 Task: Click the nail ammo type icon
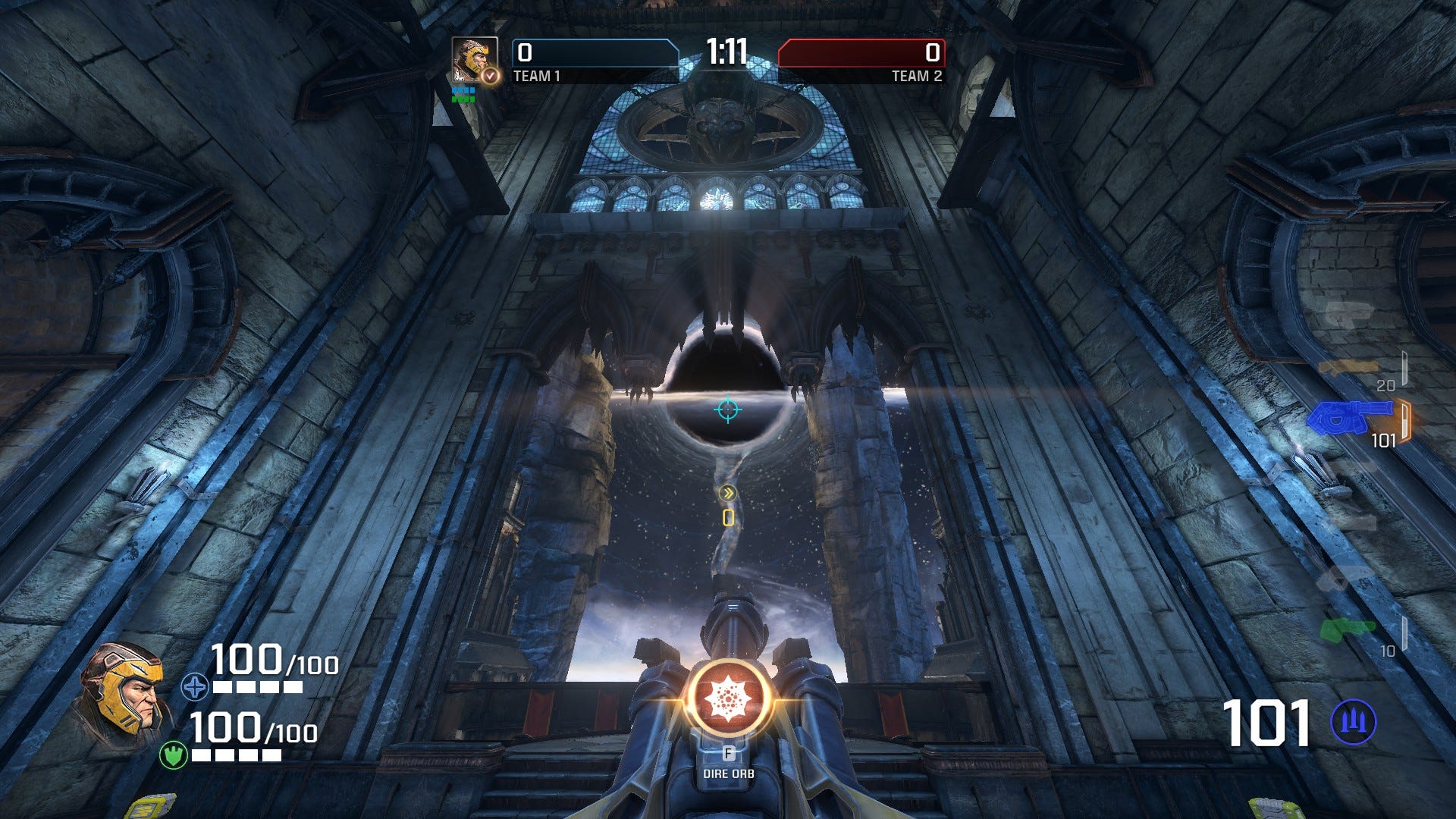pyautogui.click(x=1353, y=721)
